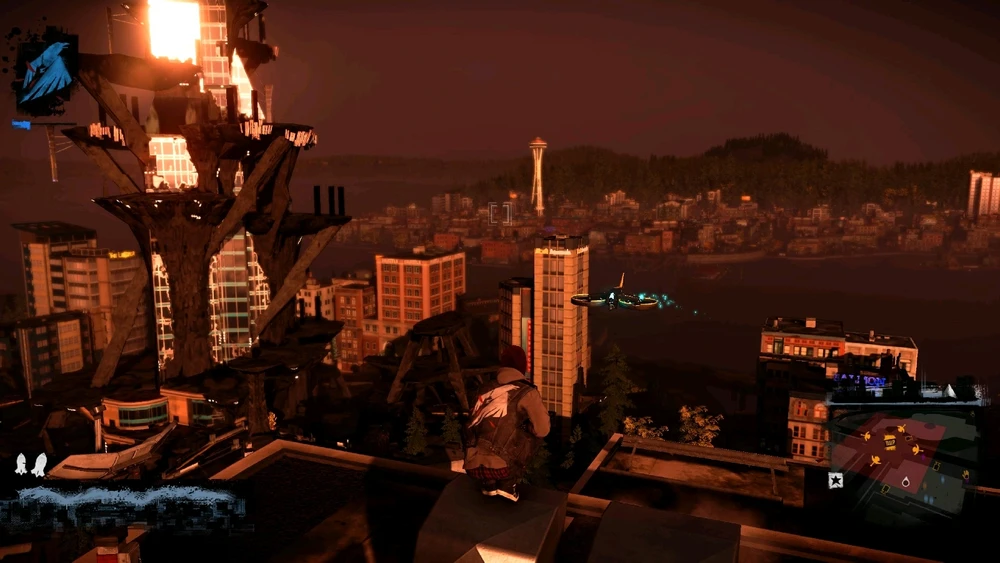Click the orange hand marker on the minimap
Viewport: 1000px width, 563px height.
click(x=965, y=475)
